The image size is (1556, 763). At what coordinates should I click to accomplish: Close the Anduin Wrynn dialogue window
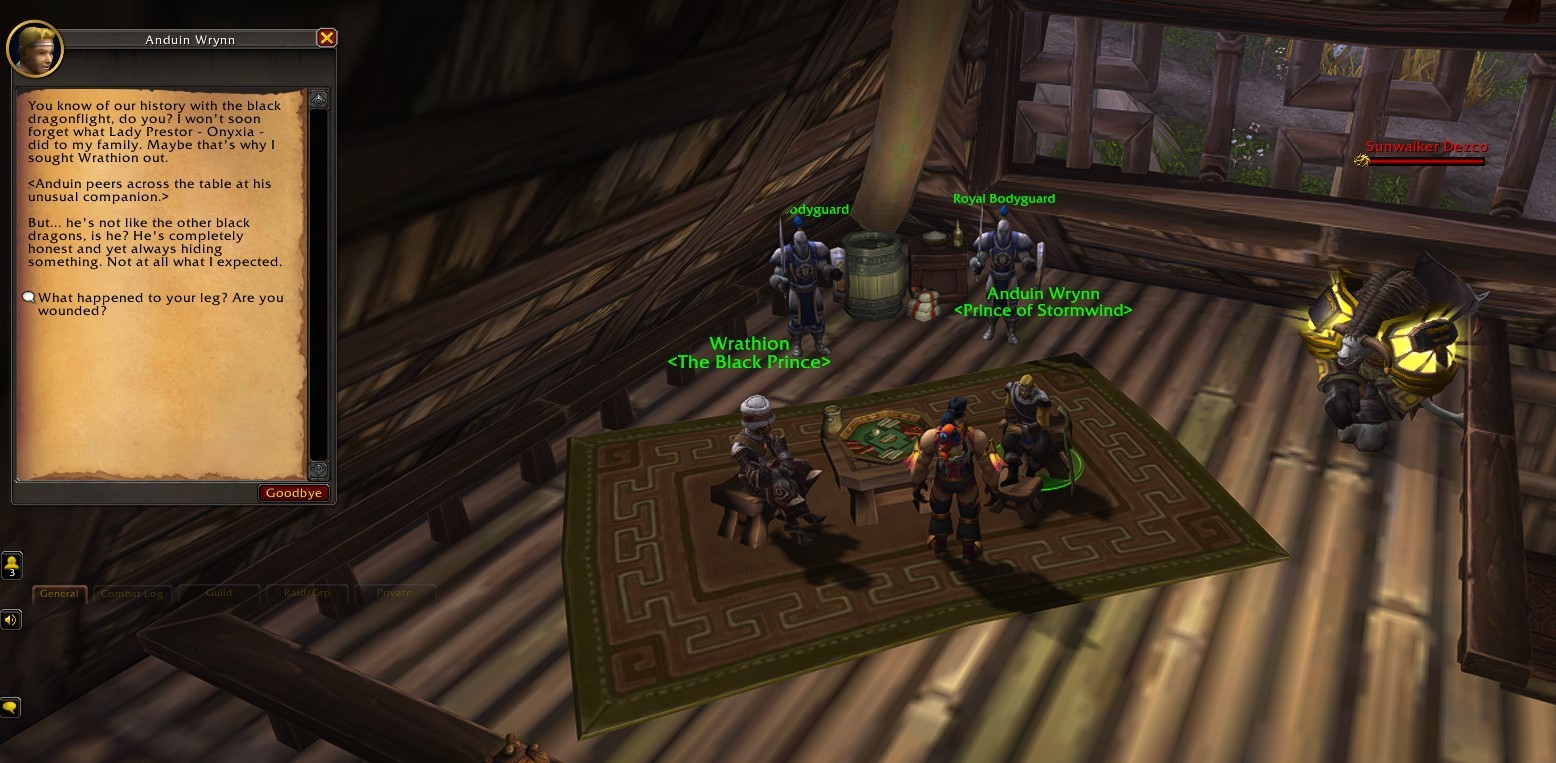pyautogui.click(x=326, y=38)
